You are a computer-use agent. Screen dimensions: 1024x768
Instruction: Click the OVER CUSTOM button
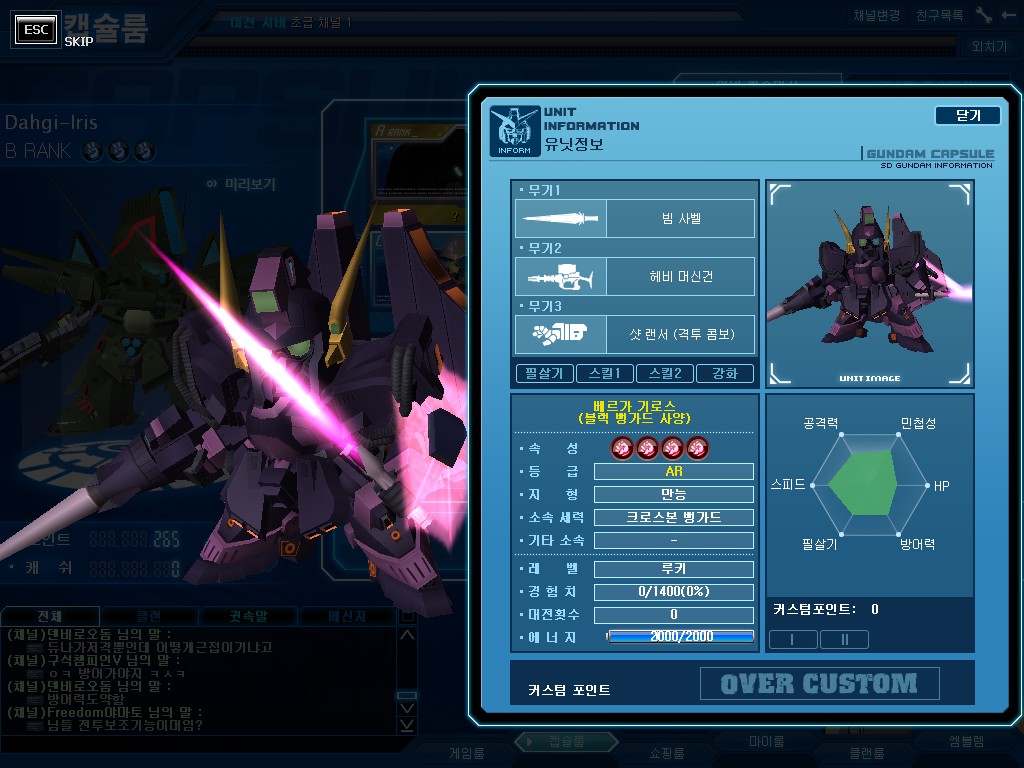point(819,684)
